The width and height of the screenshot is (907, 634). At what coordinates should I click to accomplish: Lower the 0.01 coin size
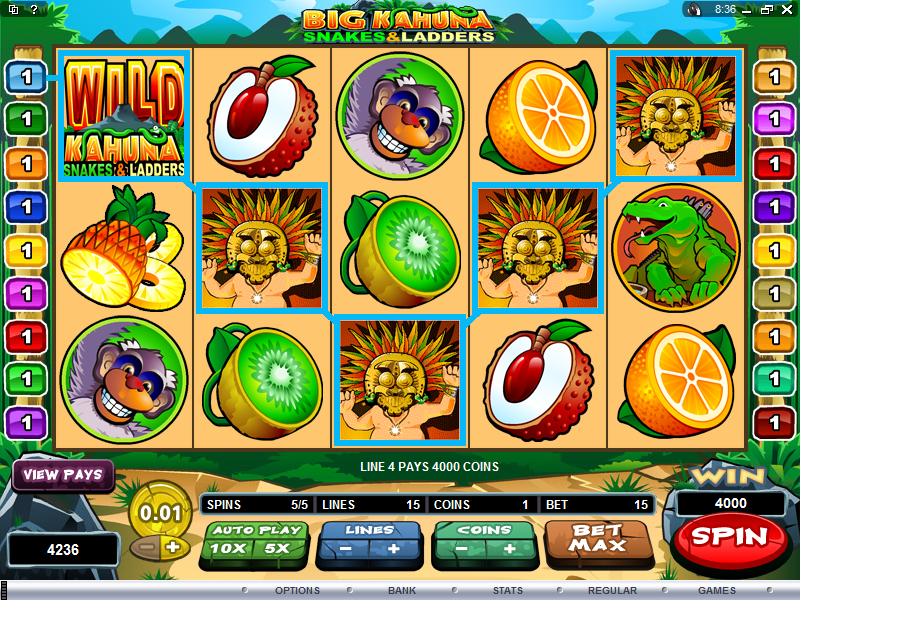pos(146,547)
